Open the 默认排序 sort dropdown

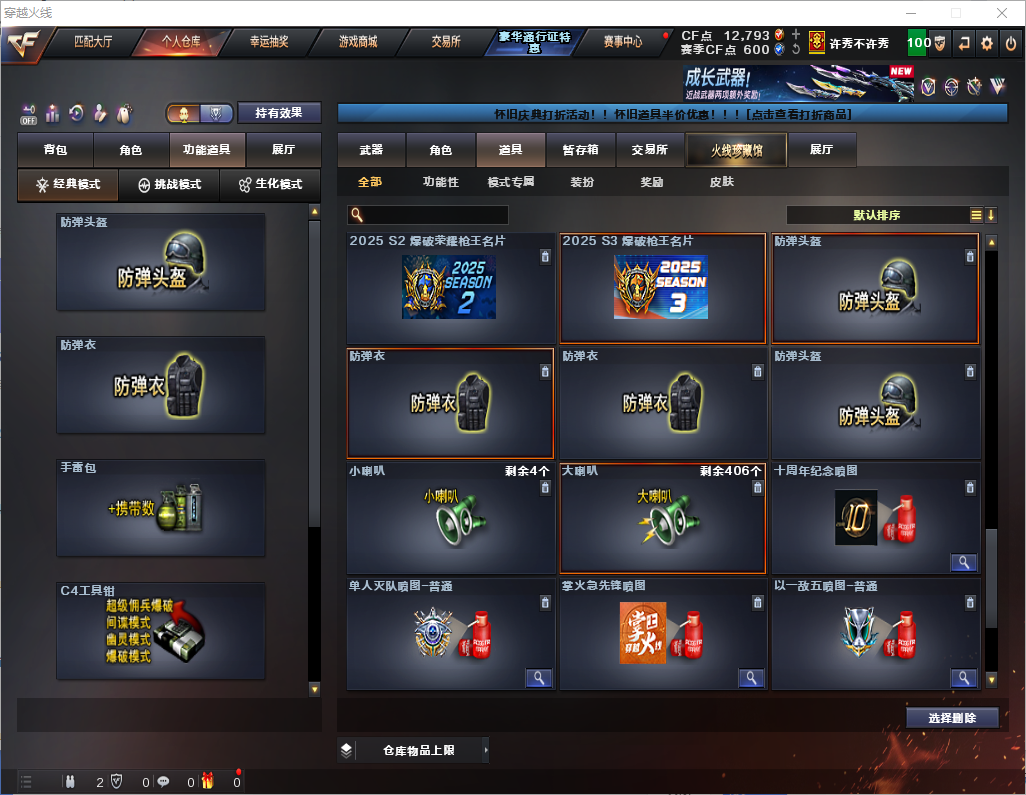[875, 215]
